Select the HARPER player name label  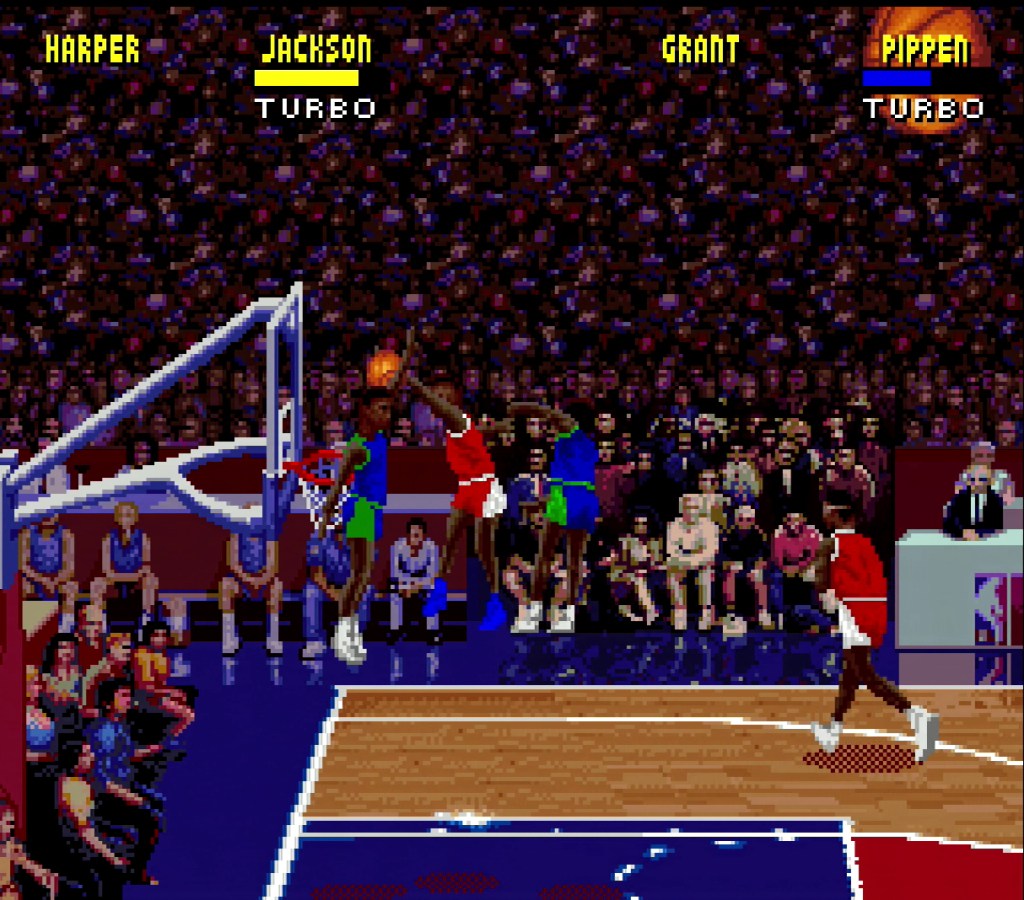(92, 50)
